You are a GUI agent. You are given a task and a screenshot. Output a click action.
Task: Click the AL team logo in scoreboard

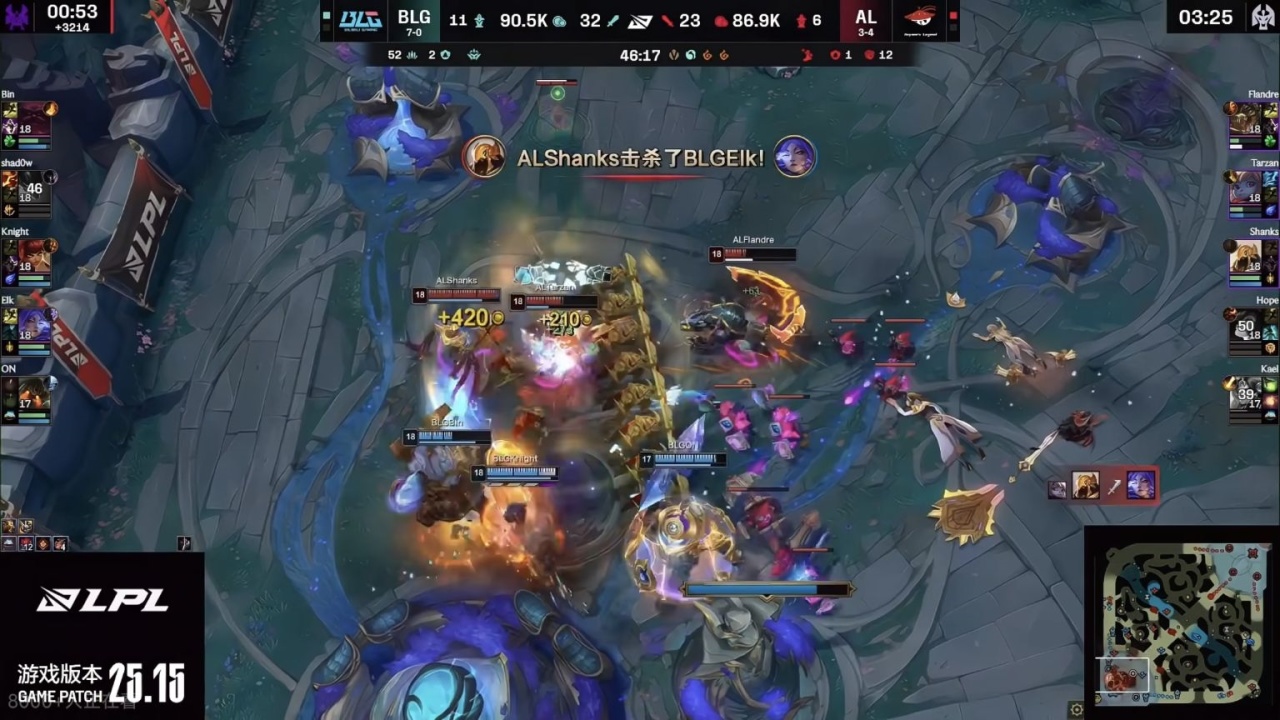[920, 20]
